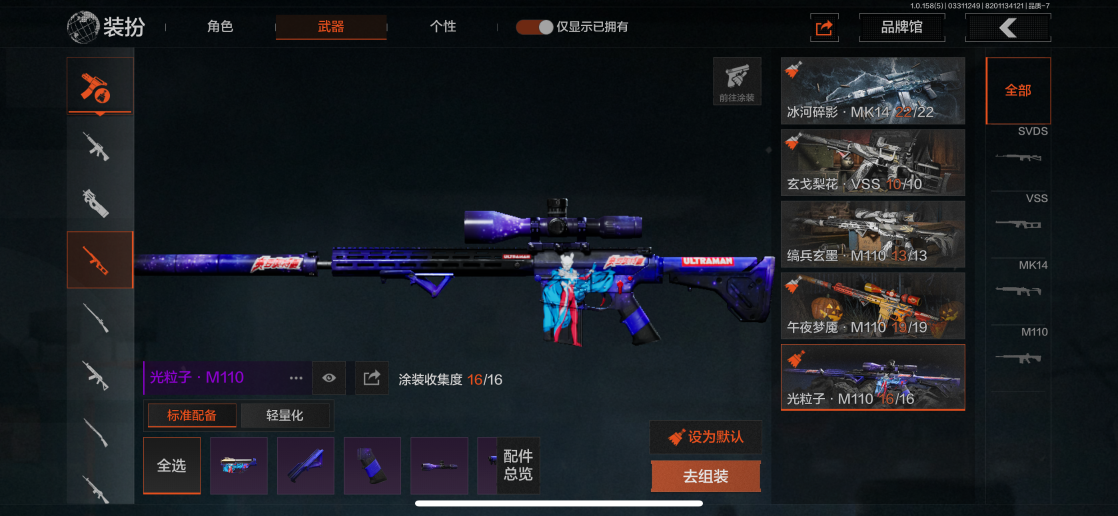Choose the 玄戈梨花 VSS skin
Viewport: 1118px width, 516px height.
pyautogui.click(x=873, y=162)
